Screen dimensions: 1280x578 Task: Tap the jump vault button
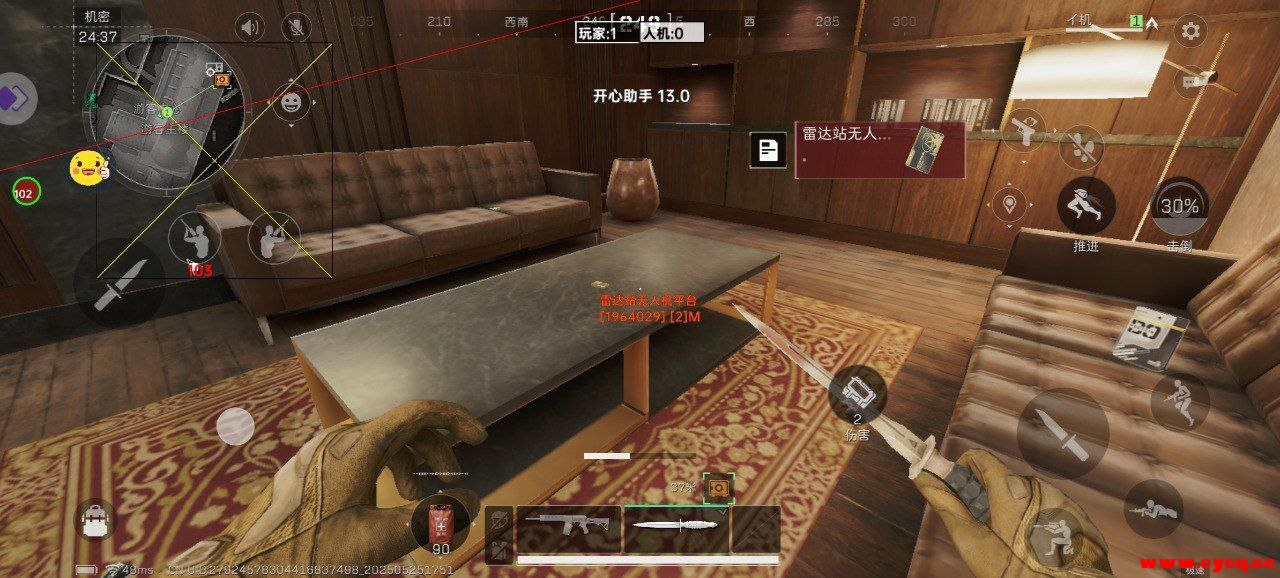pos(1179,400)
